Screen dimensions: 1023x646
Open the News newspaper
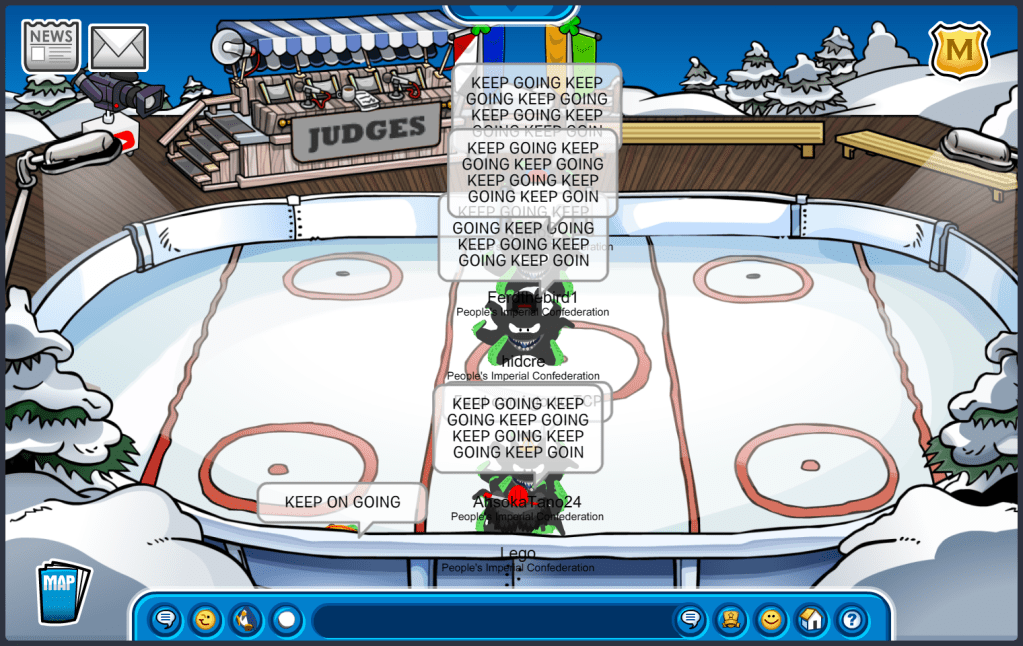(x=50, y=46)
